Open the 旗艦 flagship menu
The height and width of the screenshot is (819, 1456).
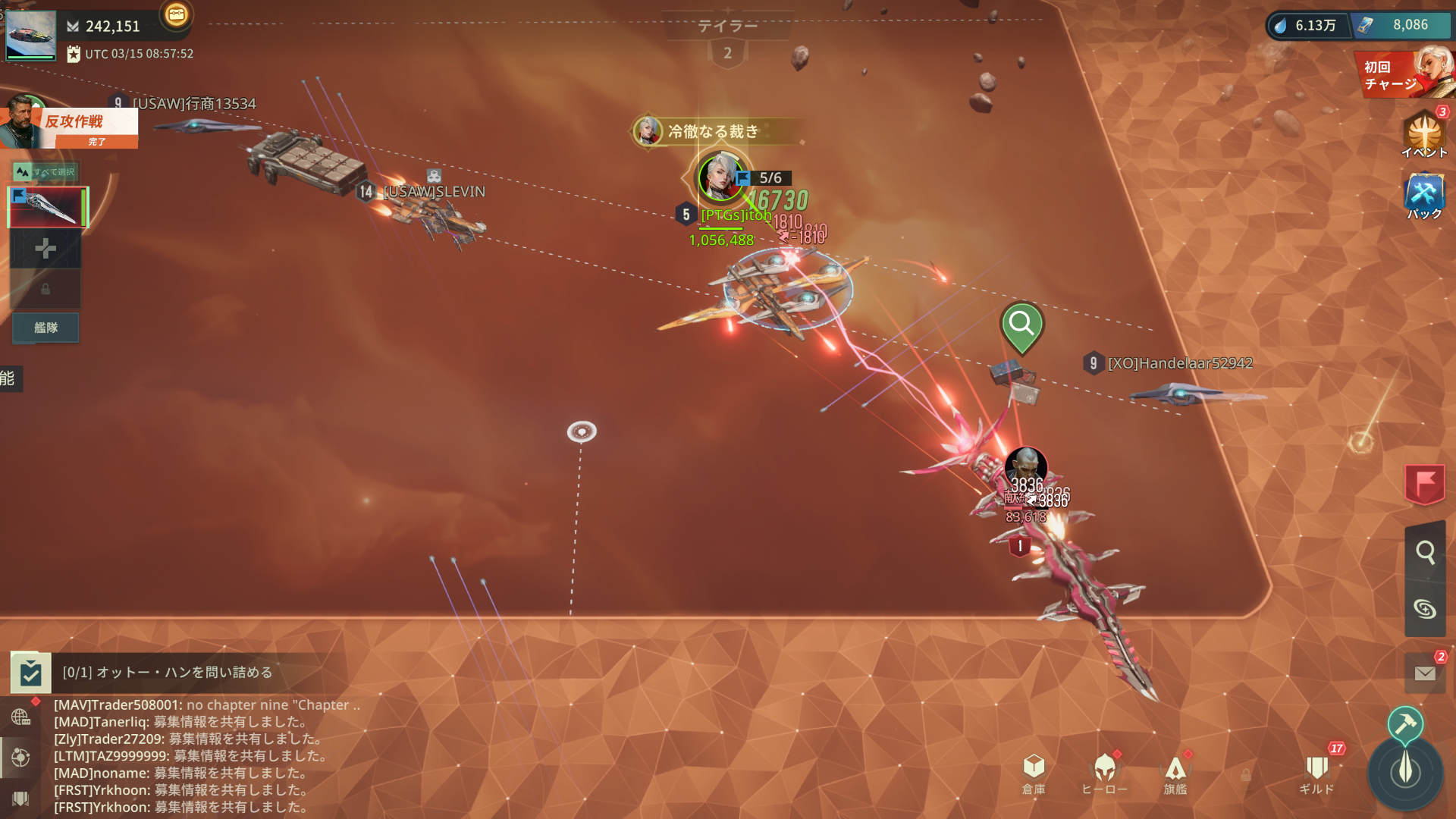tap(1175, 773)
